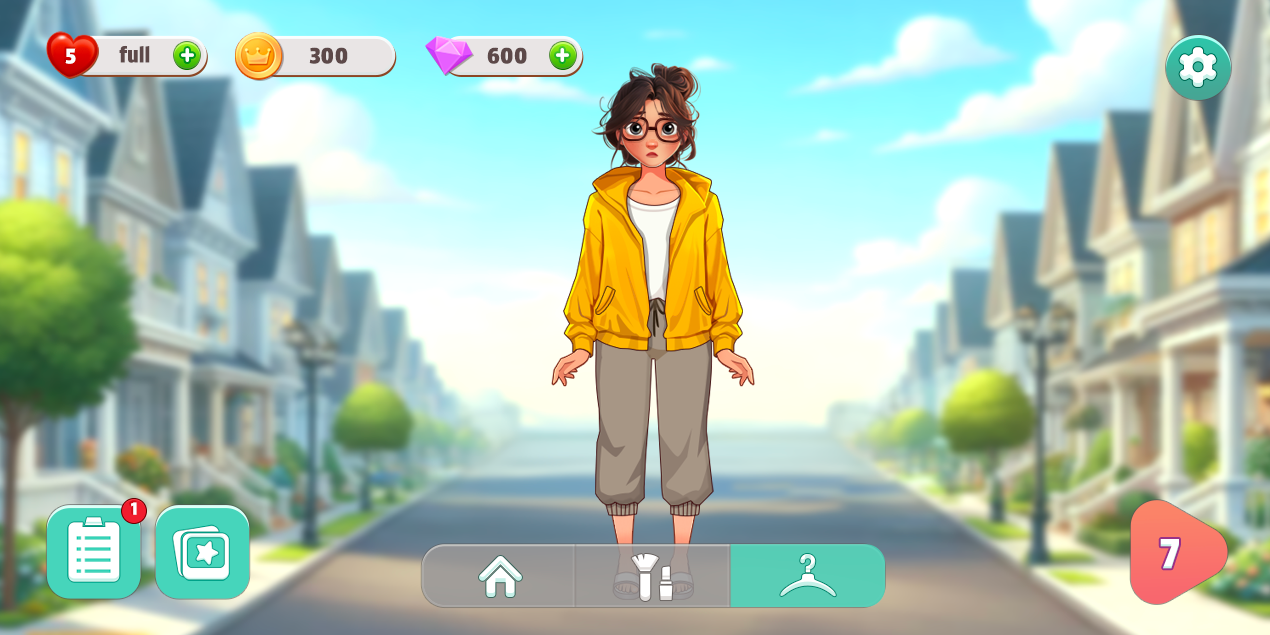1270x635 pixels.
Task: Switch to the home tab
Action: point(500,576)
